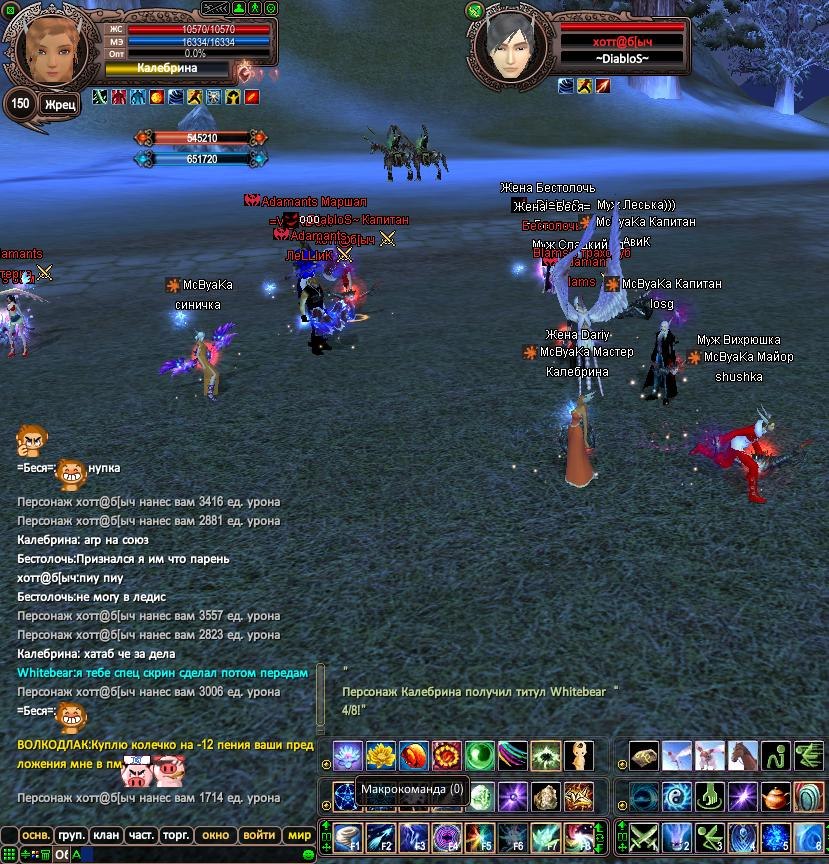Use the crossed swords attack in slot 1
The height and width of the screenshot is (864, 829).
click(x=642, y=837)
